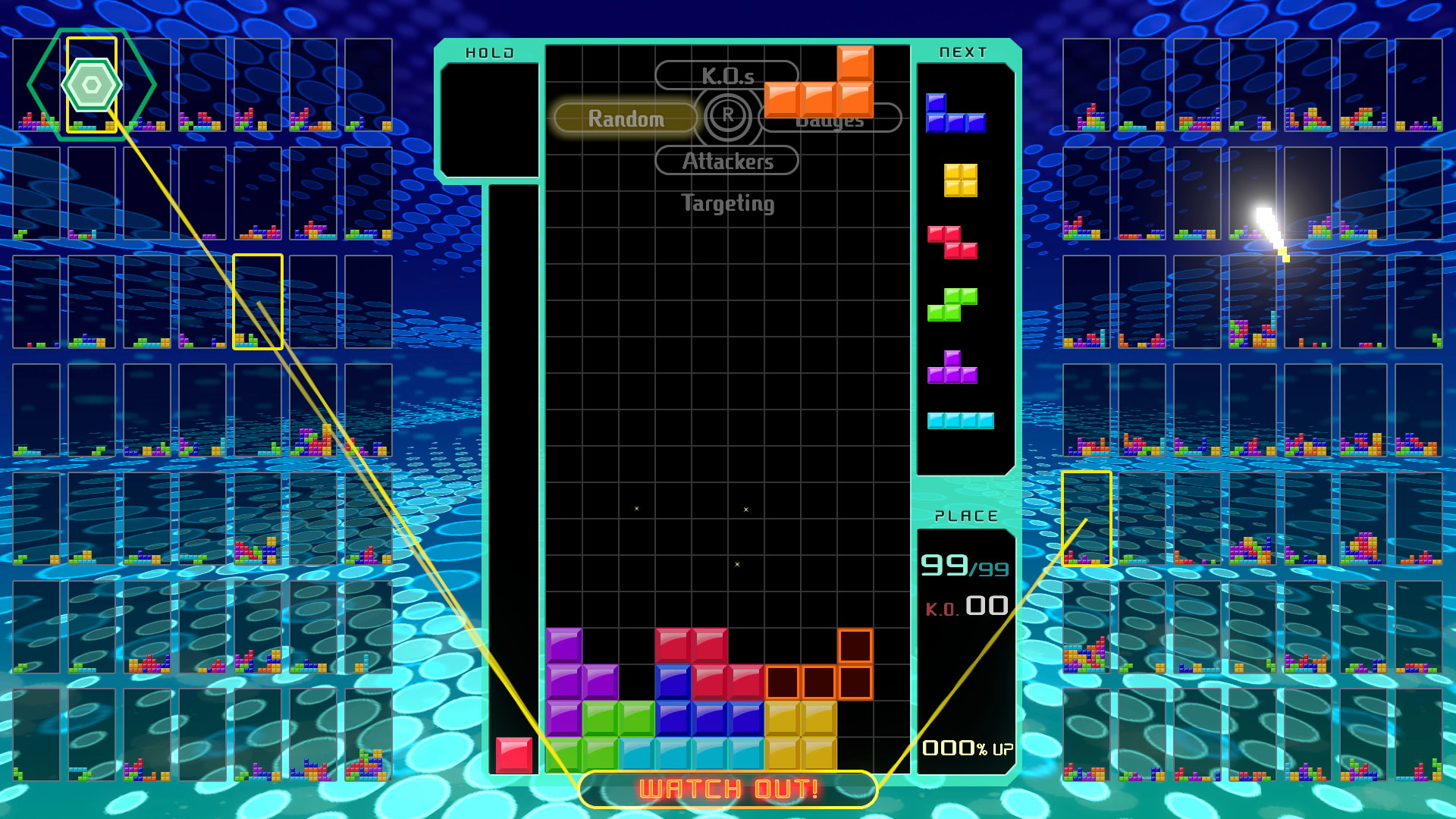The width and height of the screenshot is (1456, 819).
Task: Click the Watch Out! warning banner
Action: [x=728, y=789]
